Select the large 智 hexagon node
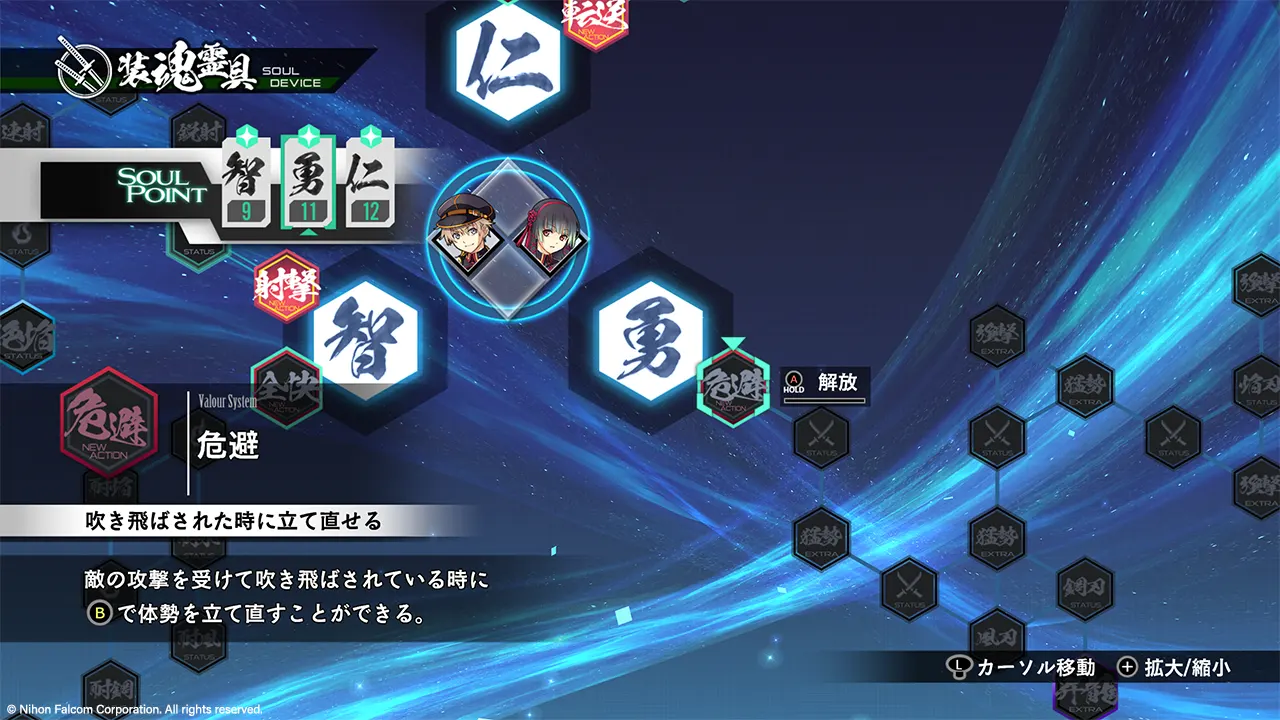 pyautogui.click(x=365, y=340)
